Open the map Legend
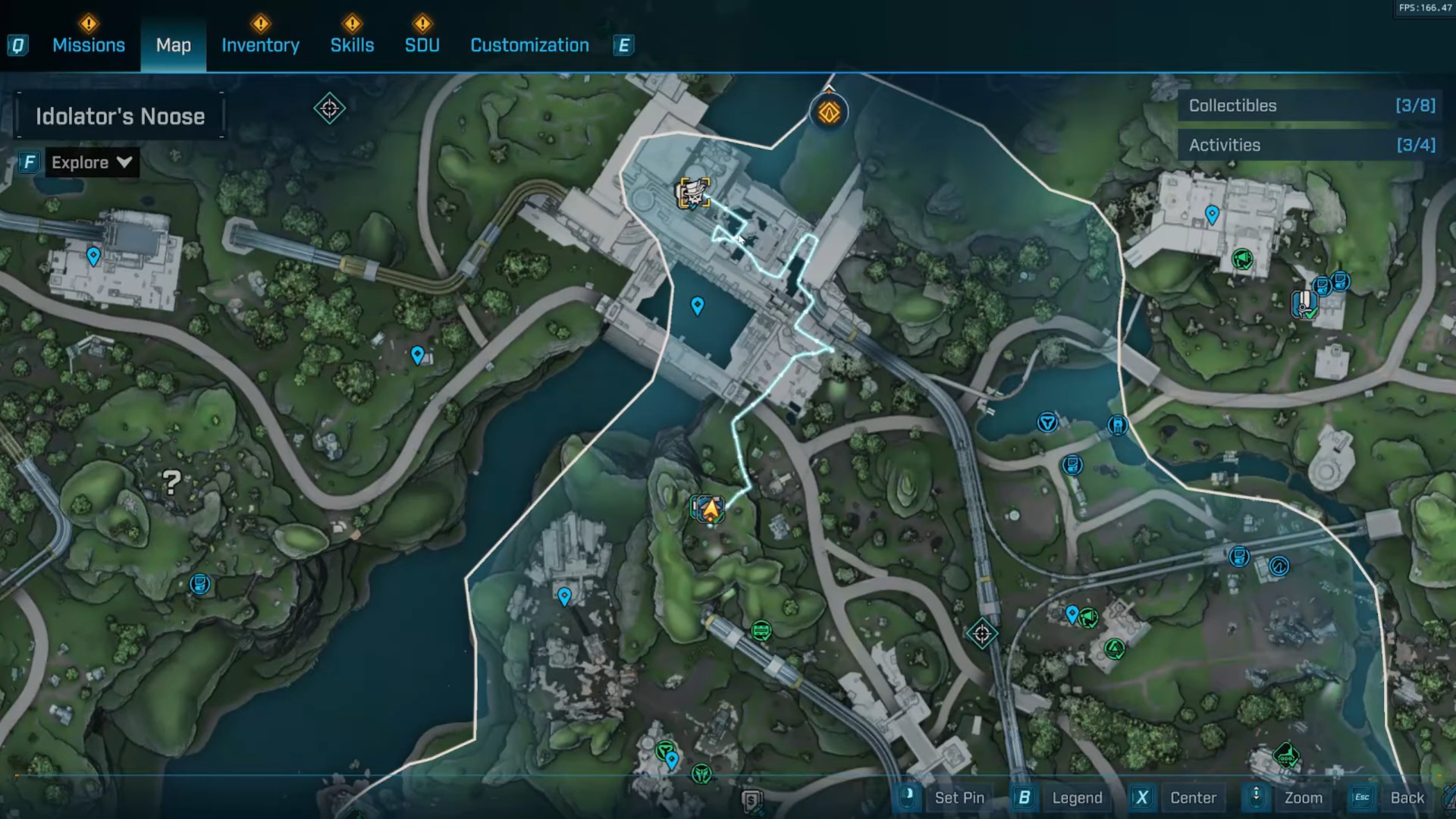 tap(1076, 798)
